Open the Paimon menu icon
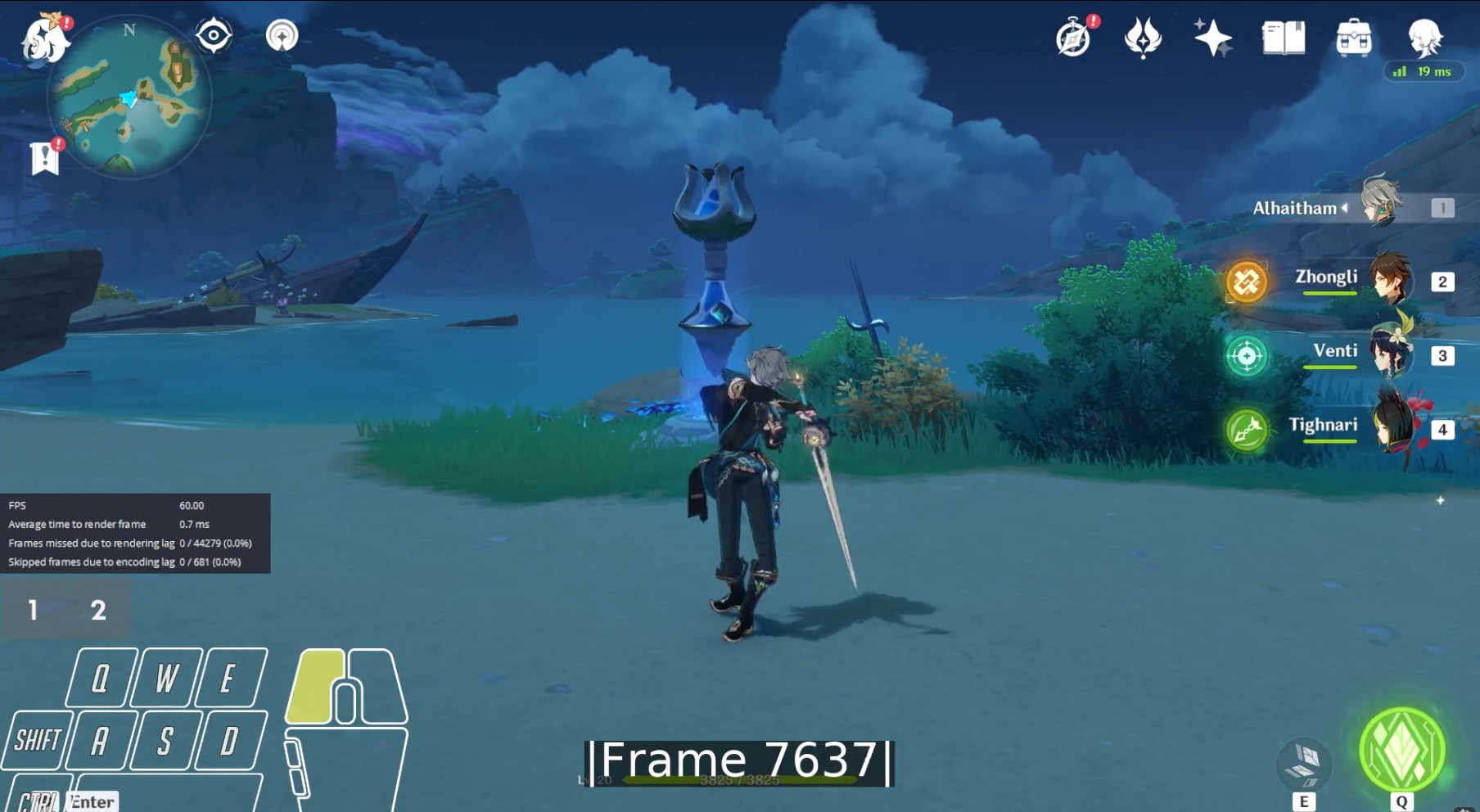 point(44,38)
